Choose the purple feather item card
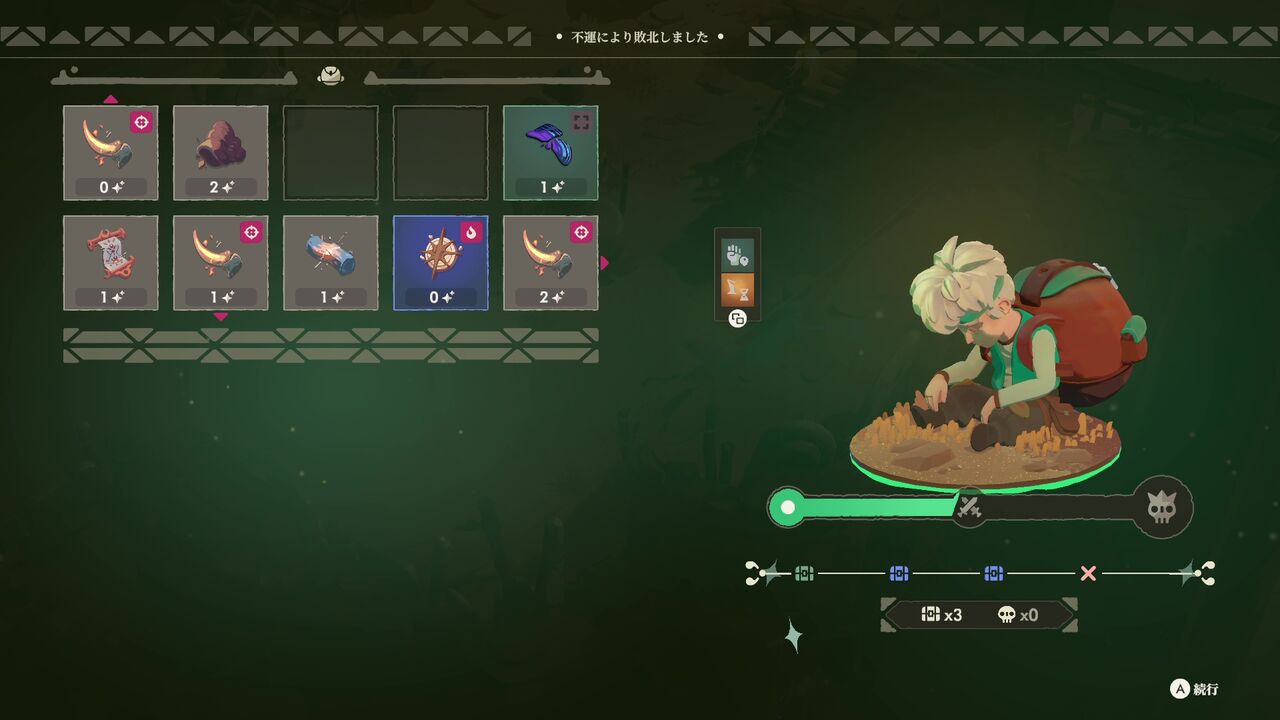Image resolution: width=1280 pixels, height=720 pixels. [550, 153]
